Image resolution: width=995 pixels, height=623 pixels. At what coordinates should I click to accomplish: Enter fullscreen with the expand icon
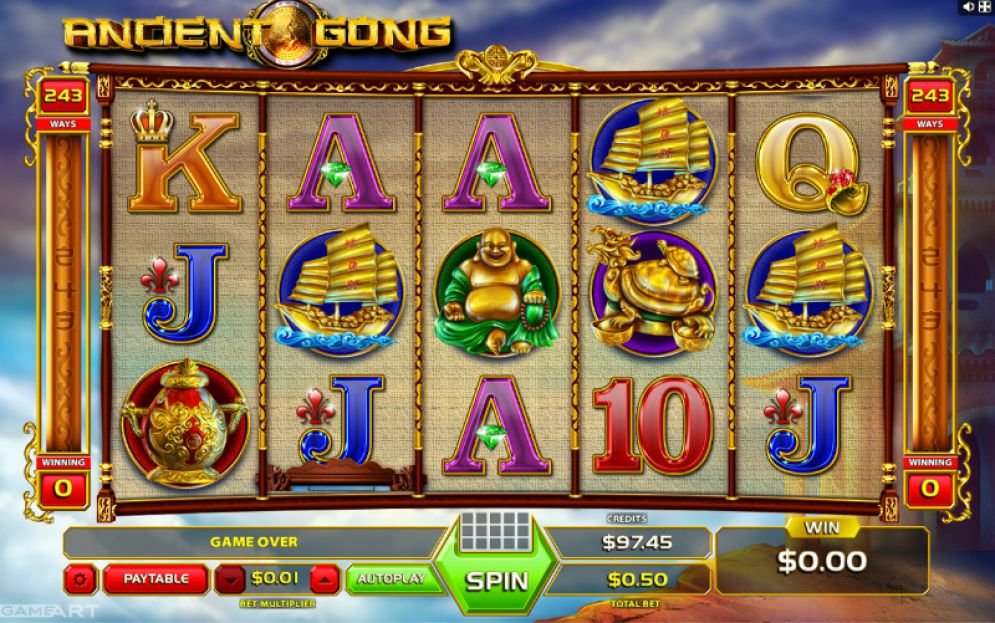click(x=983, y=7)
